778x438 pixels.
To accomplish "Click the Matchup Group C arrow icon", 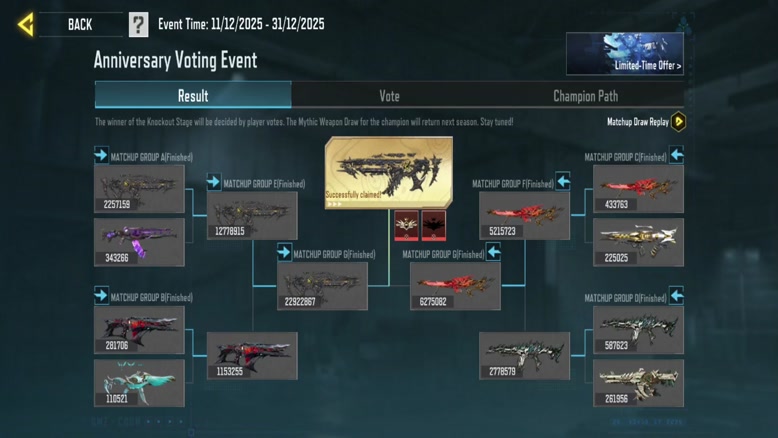I will 677,155.
